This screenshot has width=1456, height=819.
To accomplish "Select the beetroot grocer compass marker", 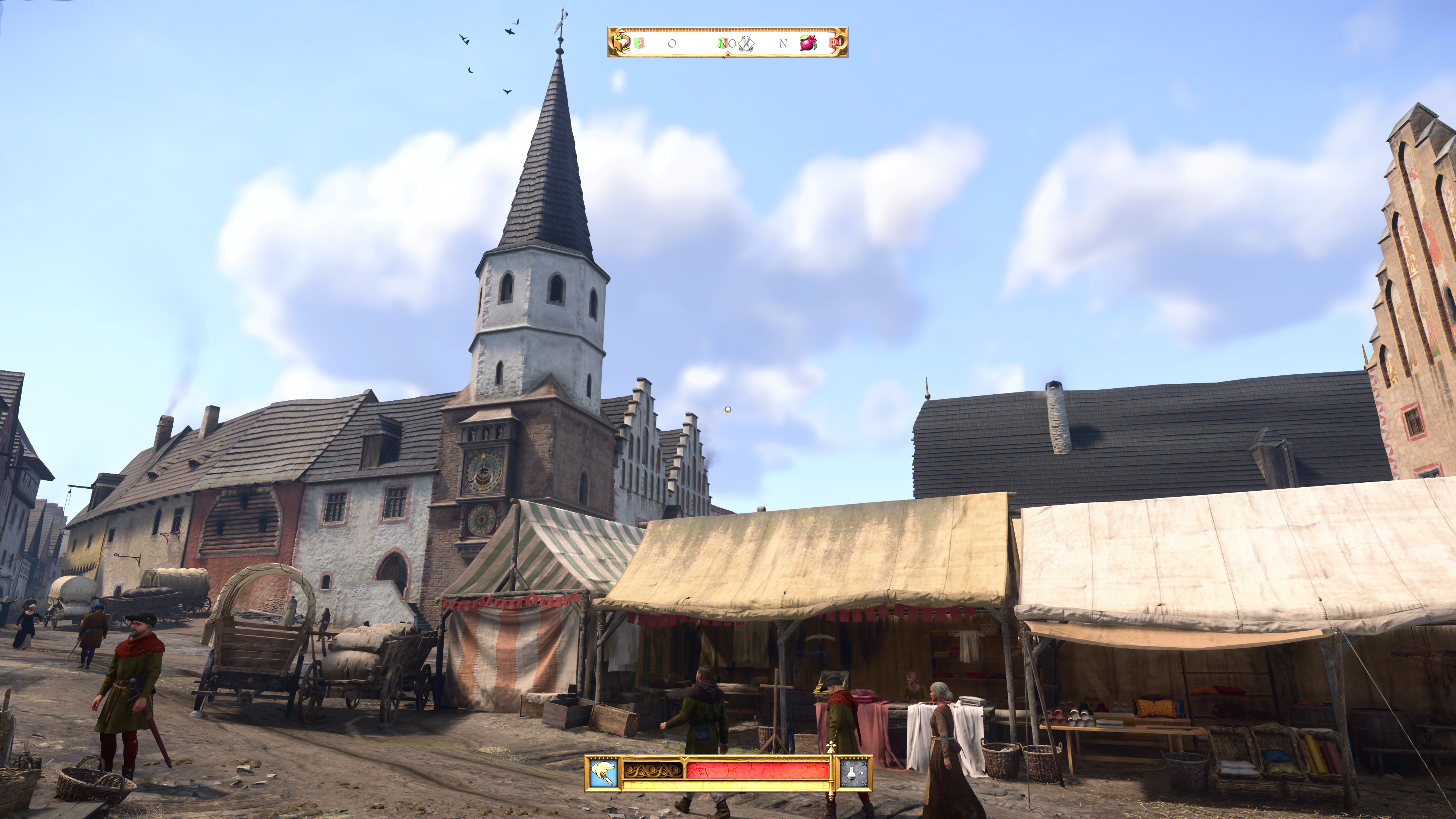I will [x=808, y=43].
